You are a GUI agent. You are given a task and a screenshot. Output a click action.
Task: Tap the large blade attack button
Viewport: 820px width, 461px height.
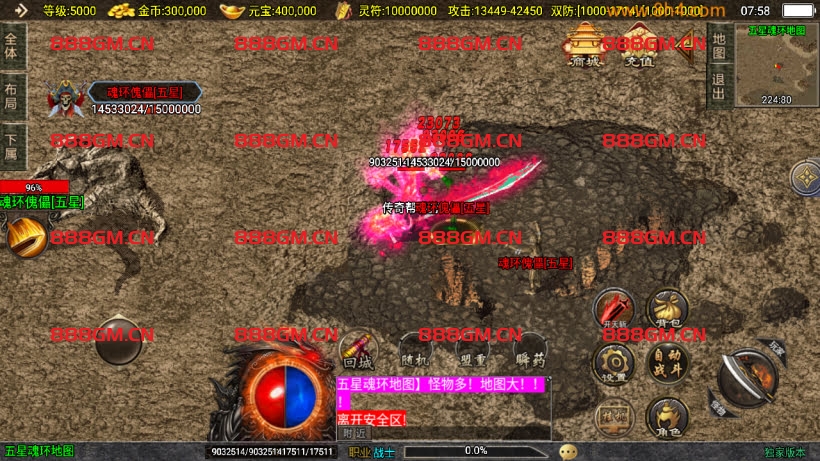(747, 377)
